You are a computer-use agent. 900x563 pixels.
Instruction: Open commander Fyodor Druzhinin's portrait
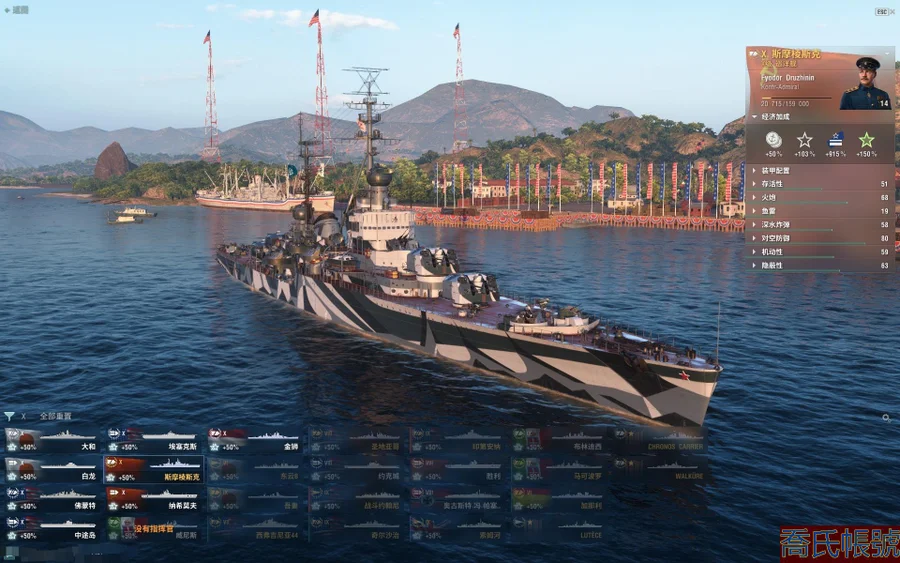[x=864, y=84]
